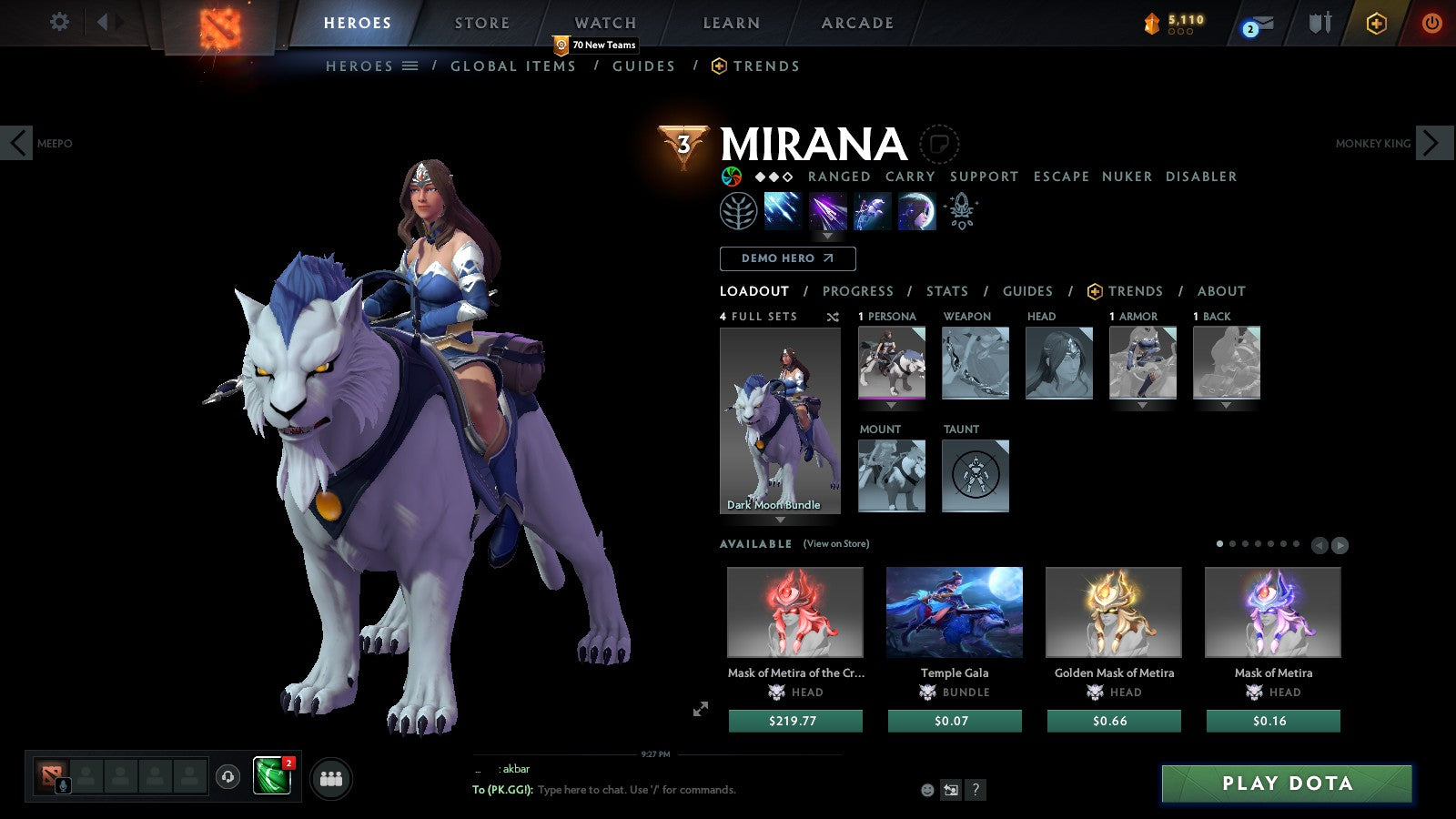
Task: Switch to the Watch tab
Action: [605, 23]
